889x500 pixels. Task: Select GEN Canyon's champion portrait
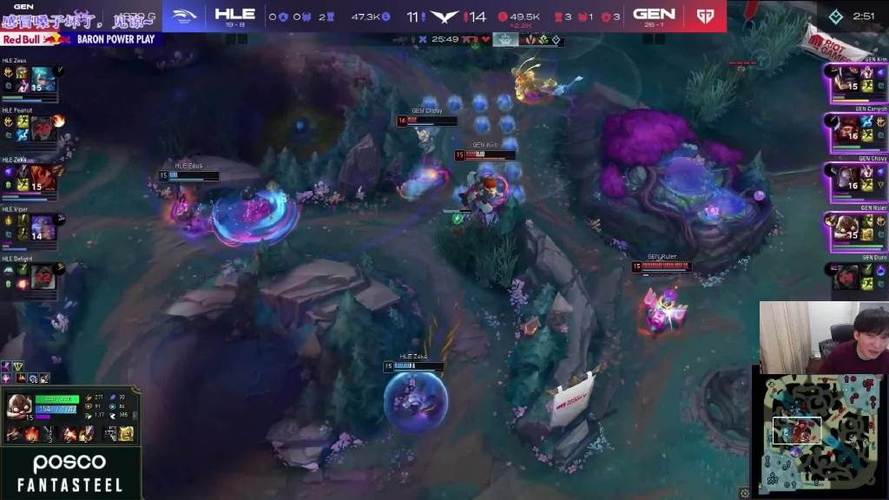846,128
